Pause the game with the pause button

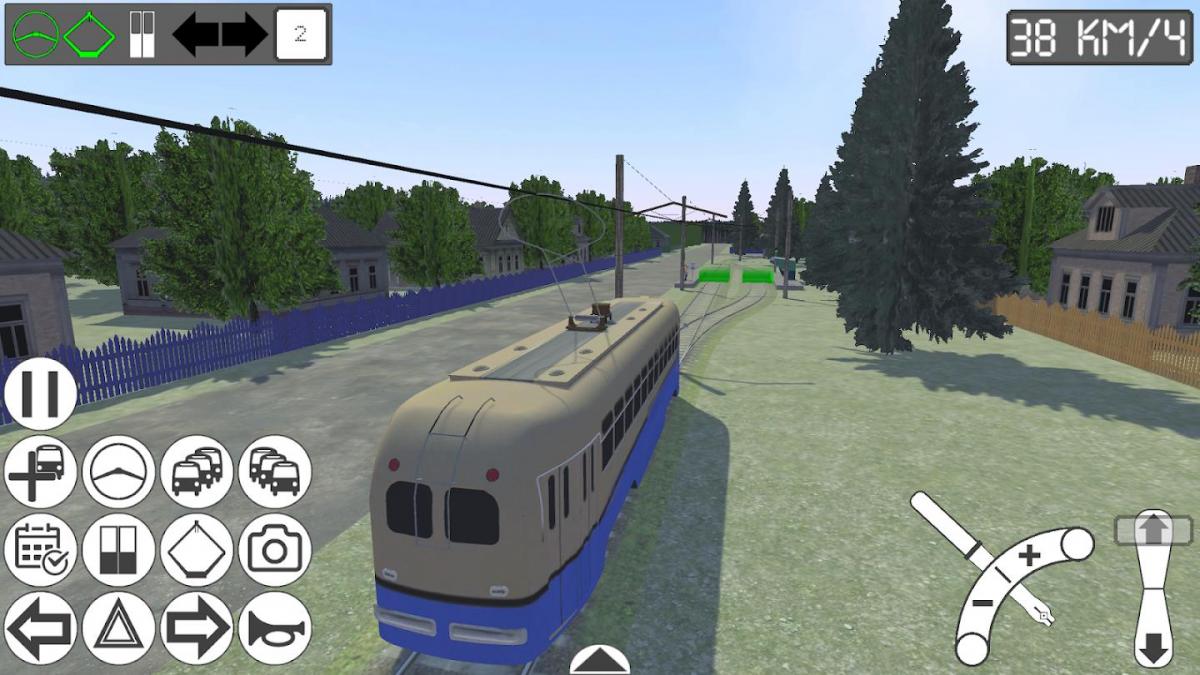point(40,393)
